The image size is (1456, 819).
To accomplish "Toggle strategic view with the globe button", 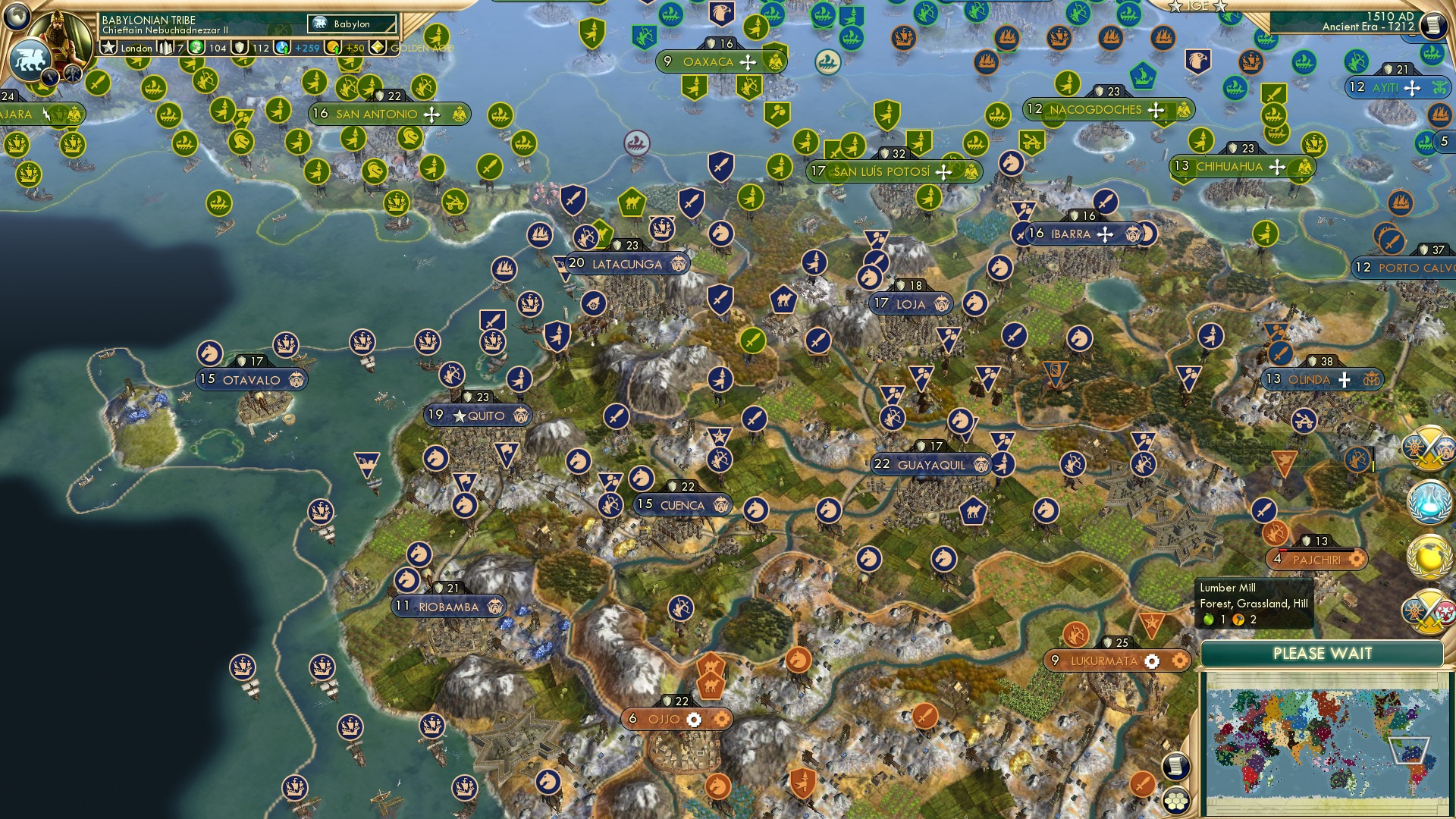I will pos(17,19).
